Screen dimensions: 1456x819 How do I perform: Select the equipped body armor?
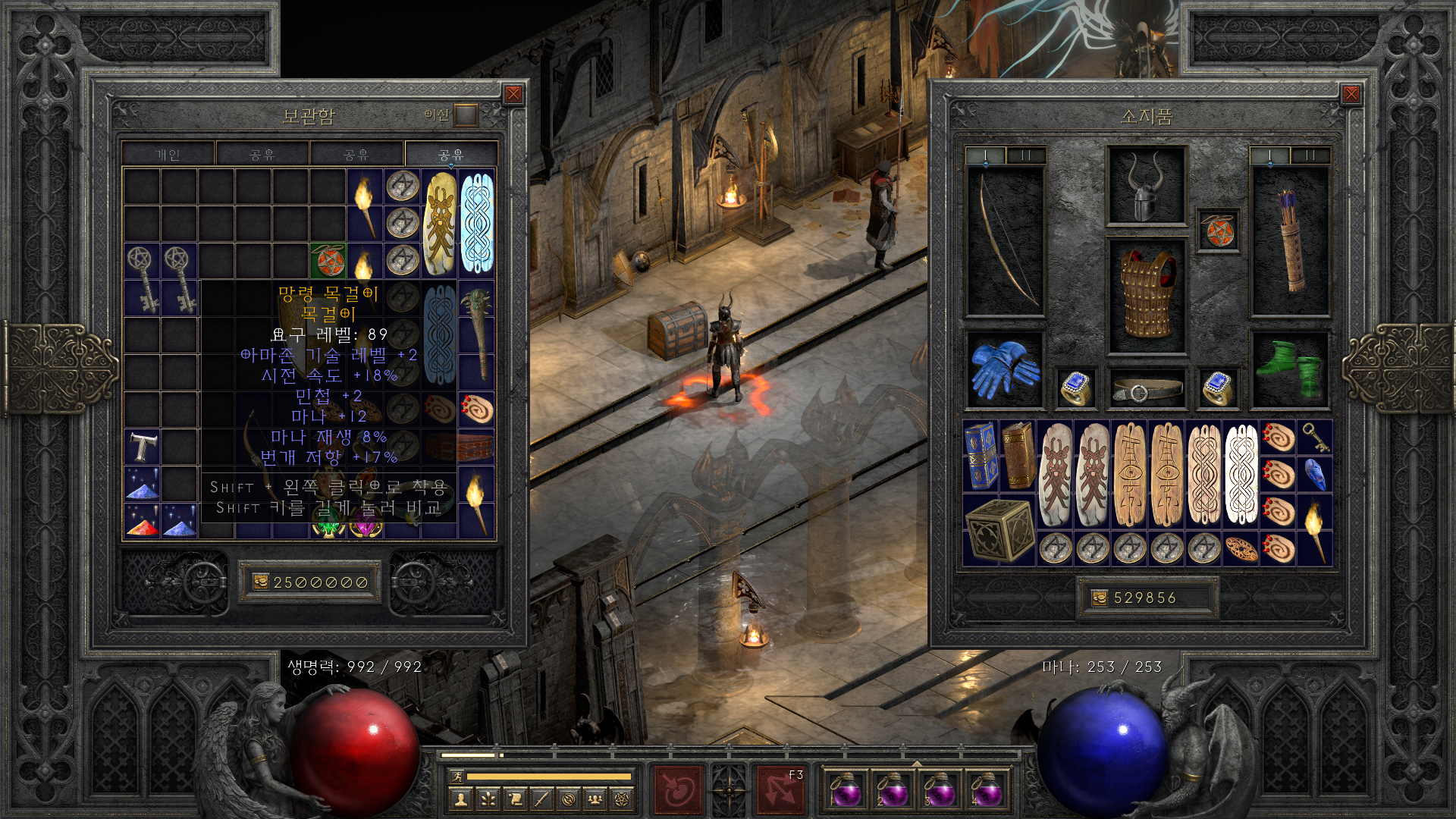click(x=1146, y=296)
